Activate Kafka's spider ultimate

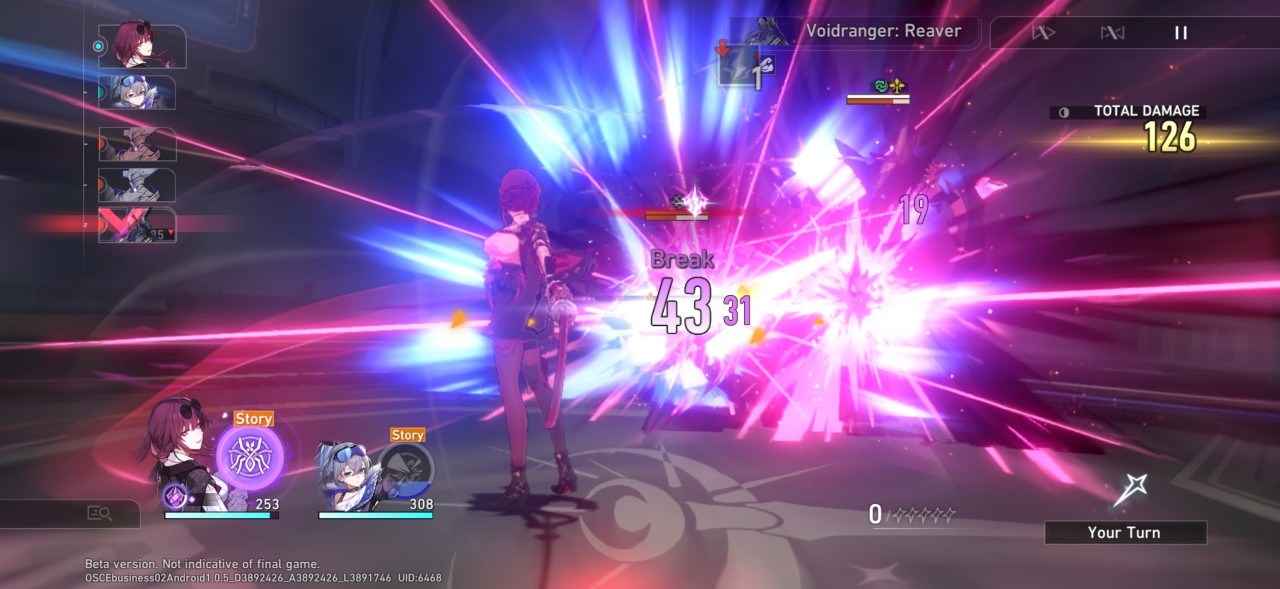click(250, 457)
